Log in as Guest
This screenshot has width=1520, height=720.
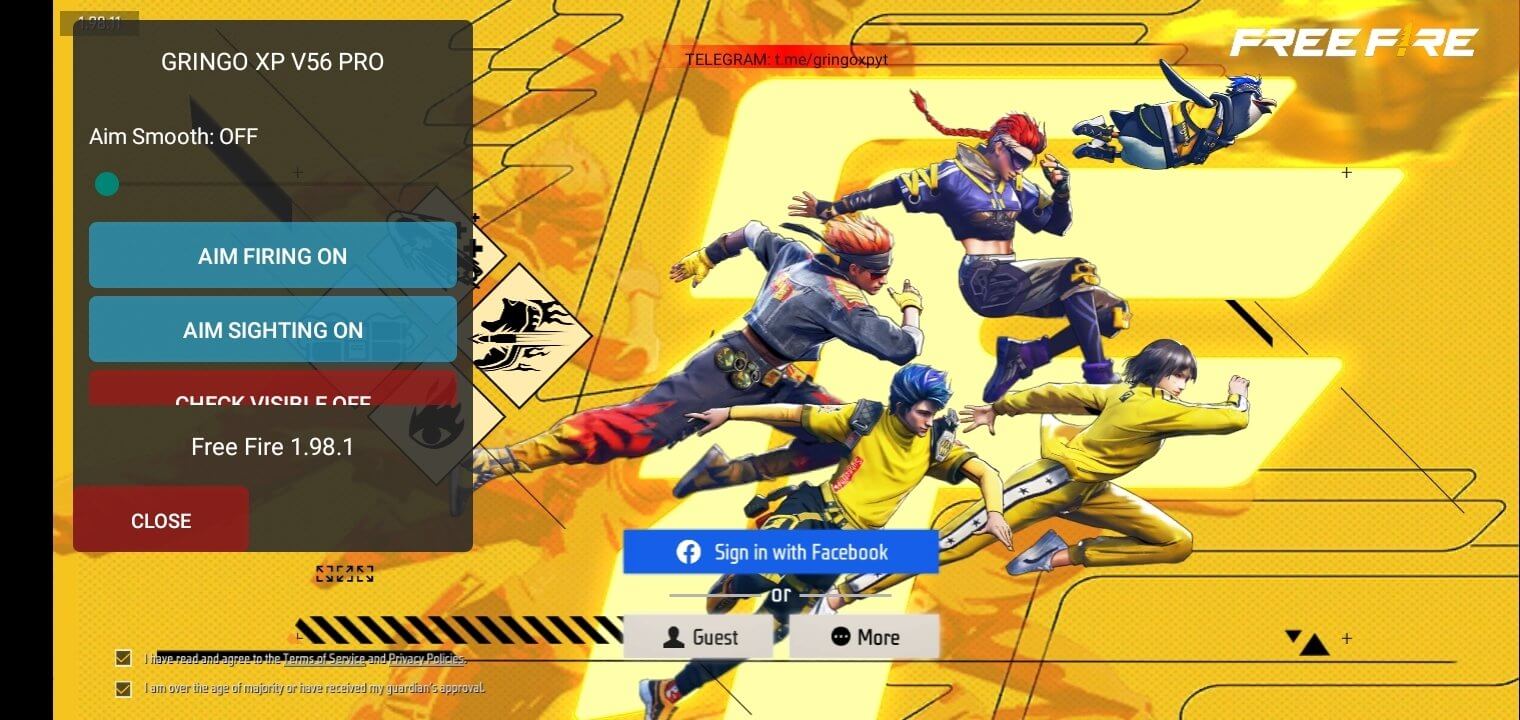700,637
